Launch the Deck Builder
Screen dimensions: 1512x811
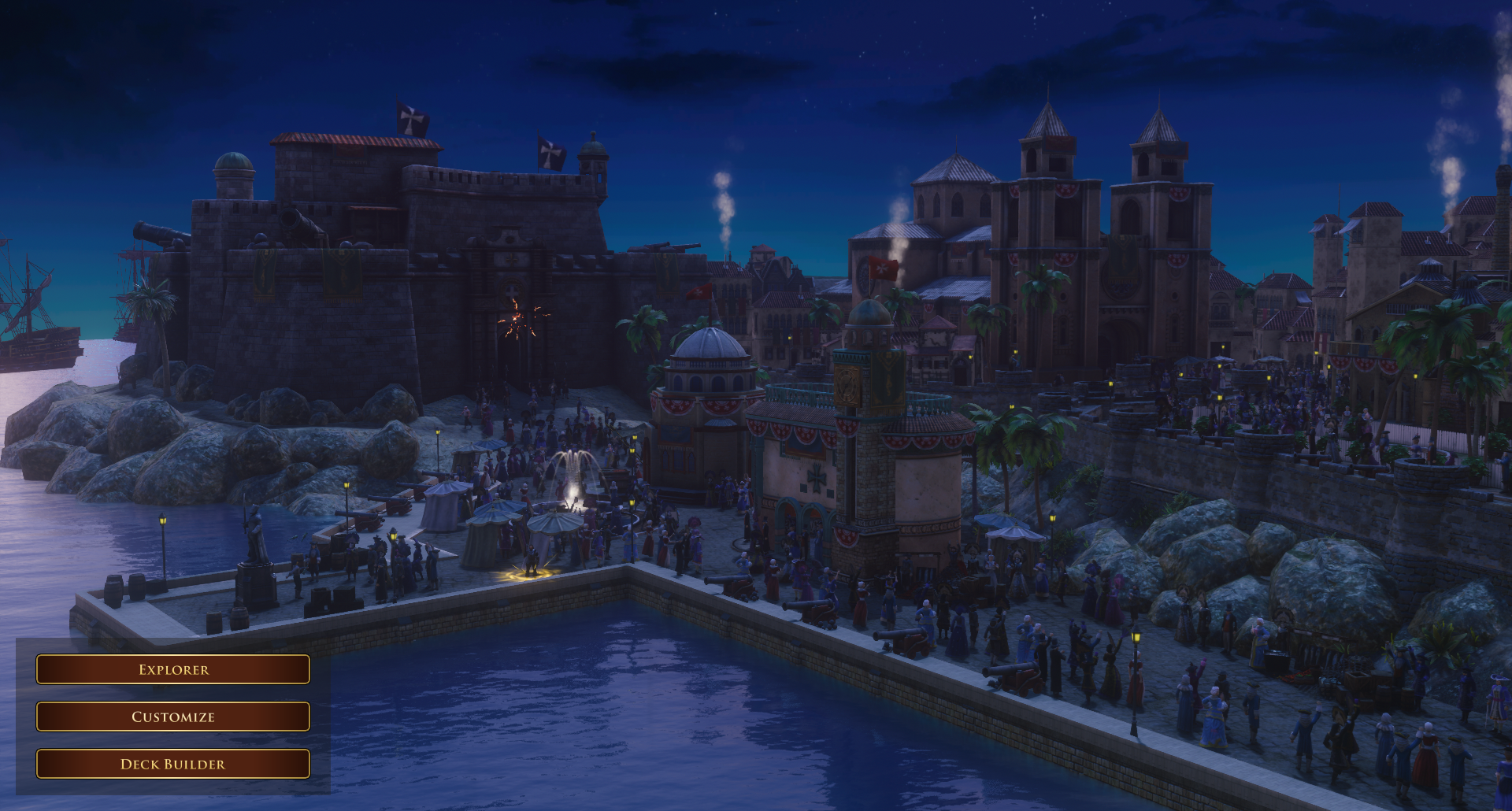173,764
